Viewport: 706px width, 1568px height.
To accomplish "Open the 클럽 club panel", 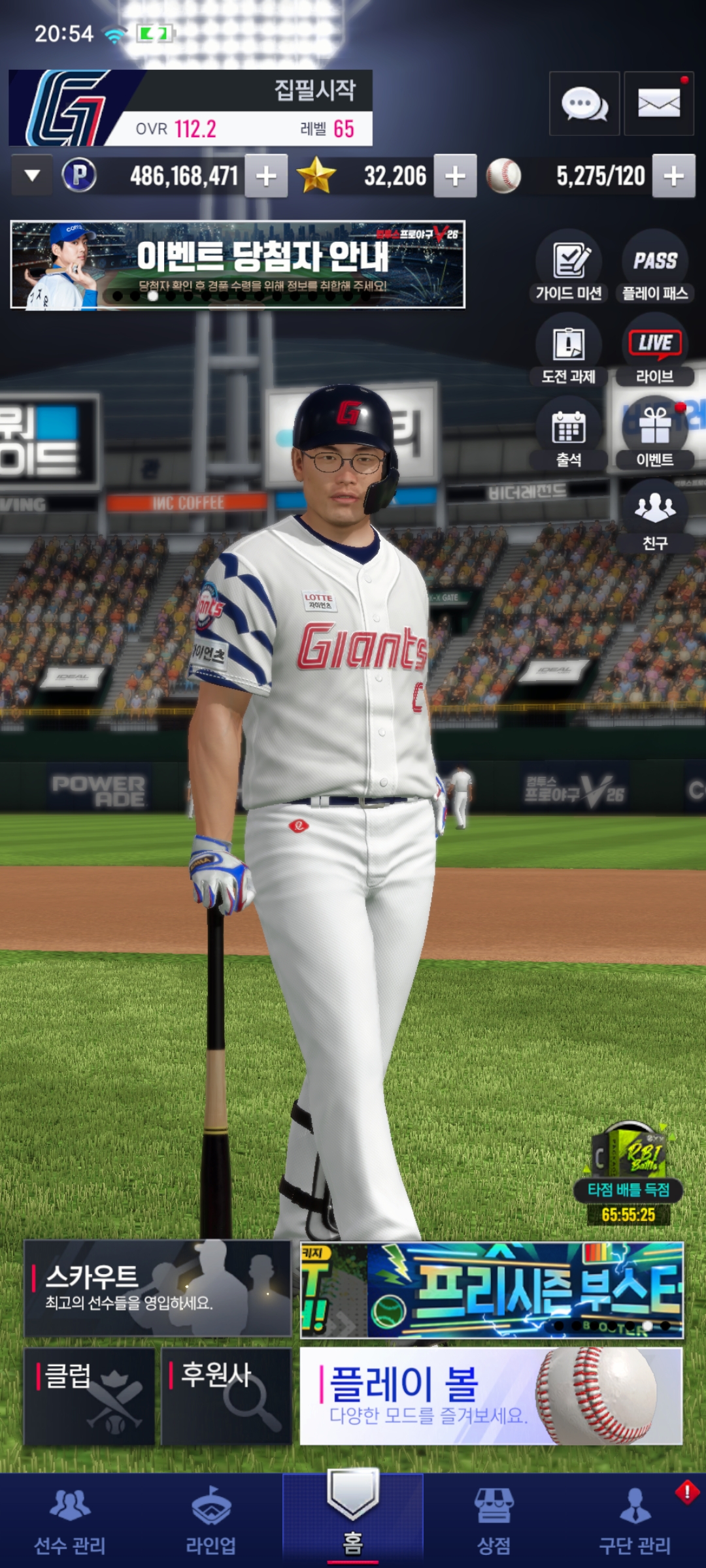I will 90,1396.
